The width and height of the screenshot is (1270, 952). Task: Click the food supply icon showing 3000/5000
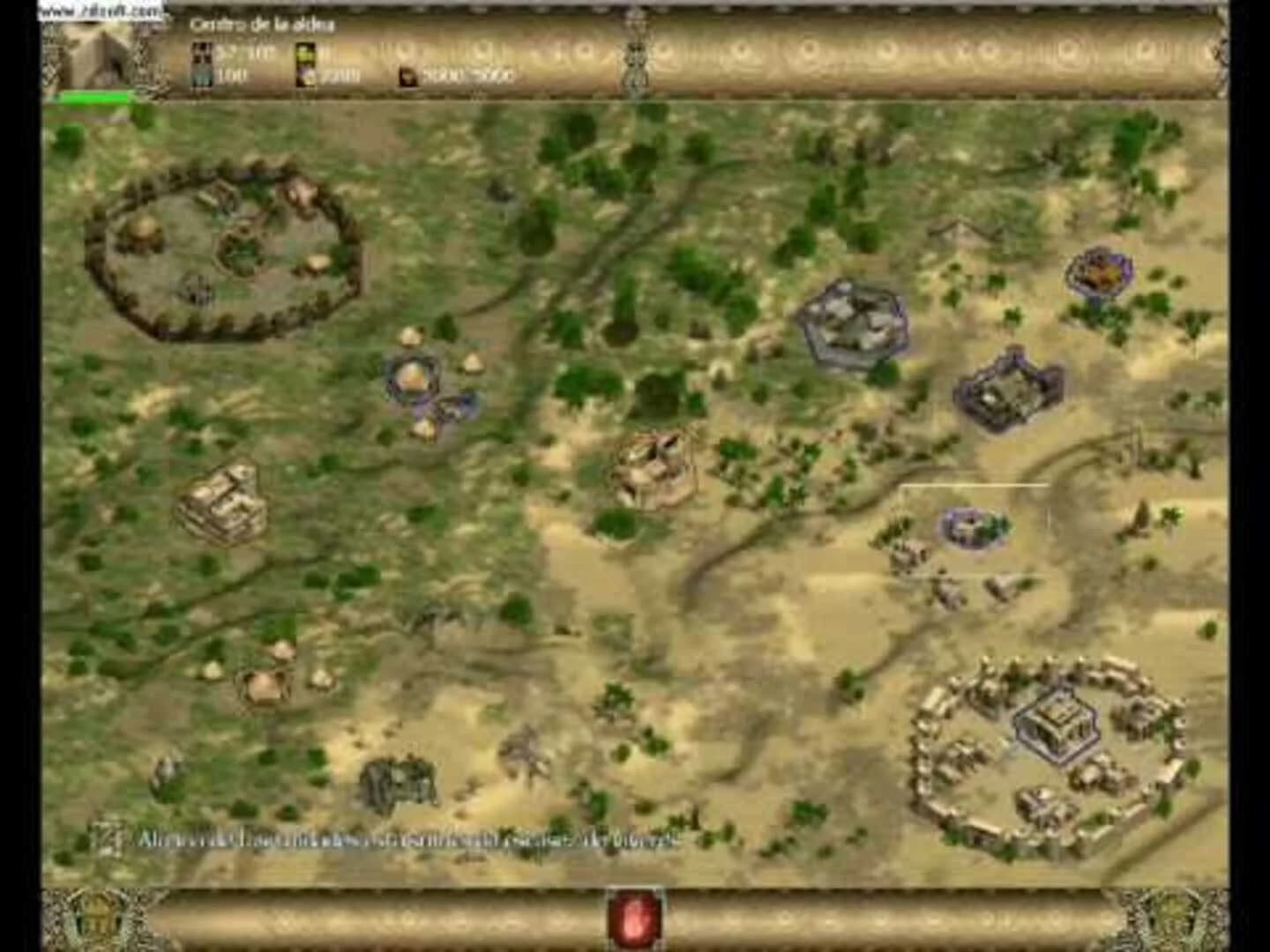pyautogui.click(x=407, y=74)
